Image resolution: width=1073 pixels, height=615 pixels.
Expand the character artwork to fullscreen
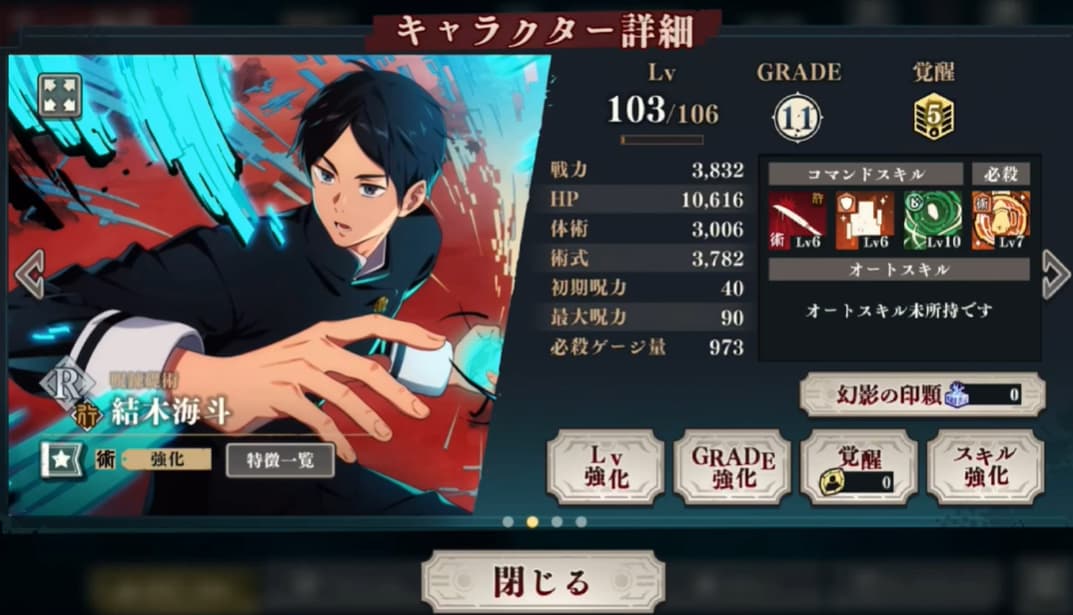pos(59,96)
